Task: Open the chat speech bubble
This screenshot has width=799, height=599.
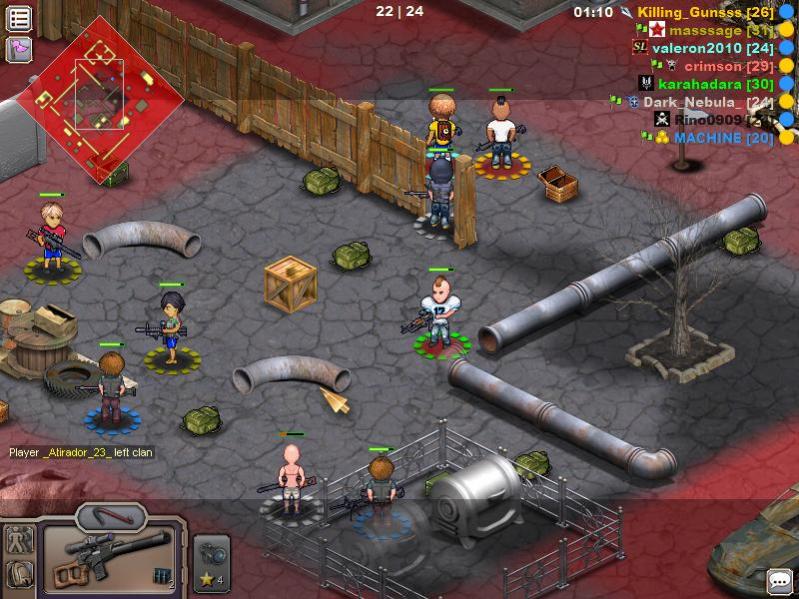Action: point(779,581)
